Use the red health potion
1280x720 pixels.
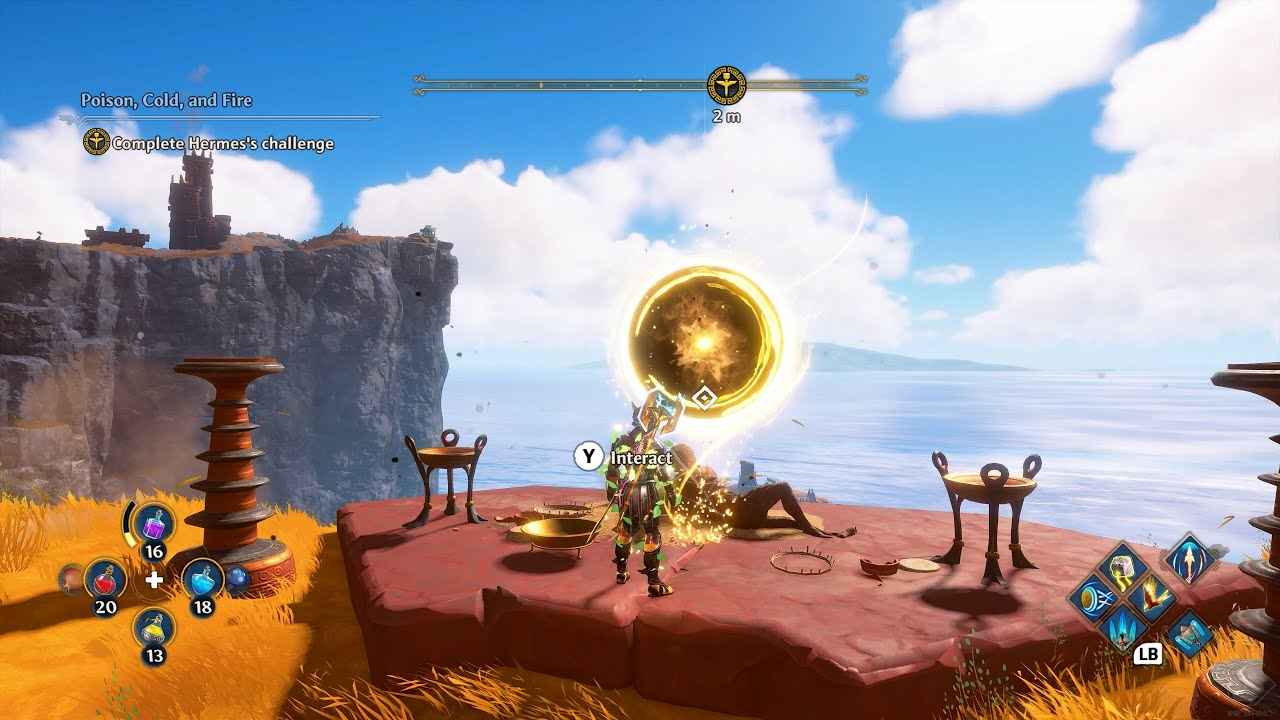coord(105,577)
